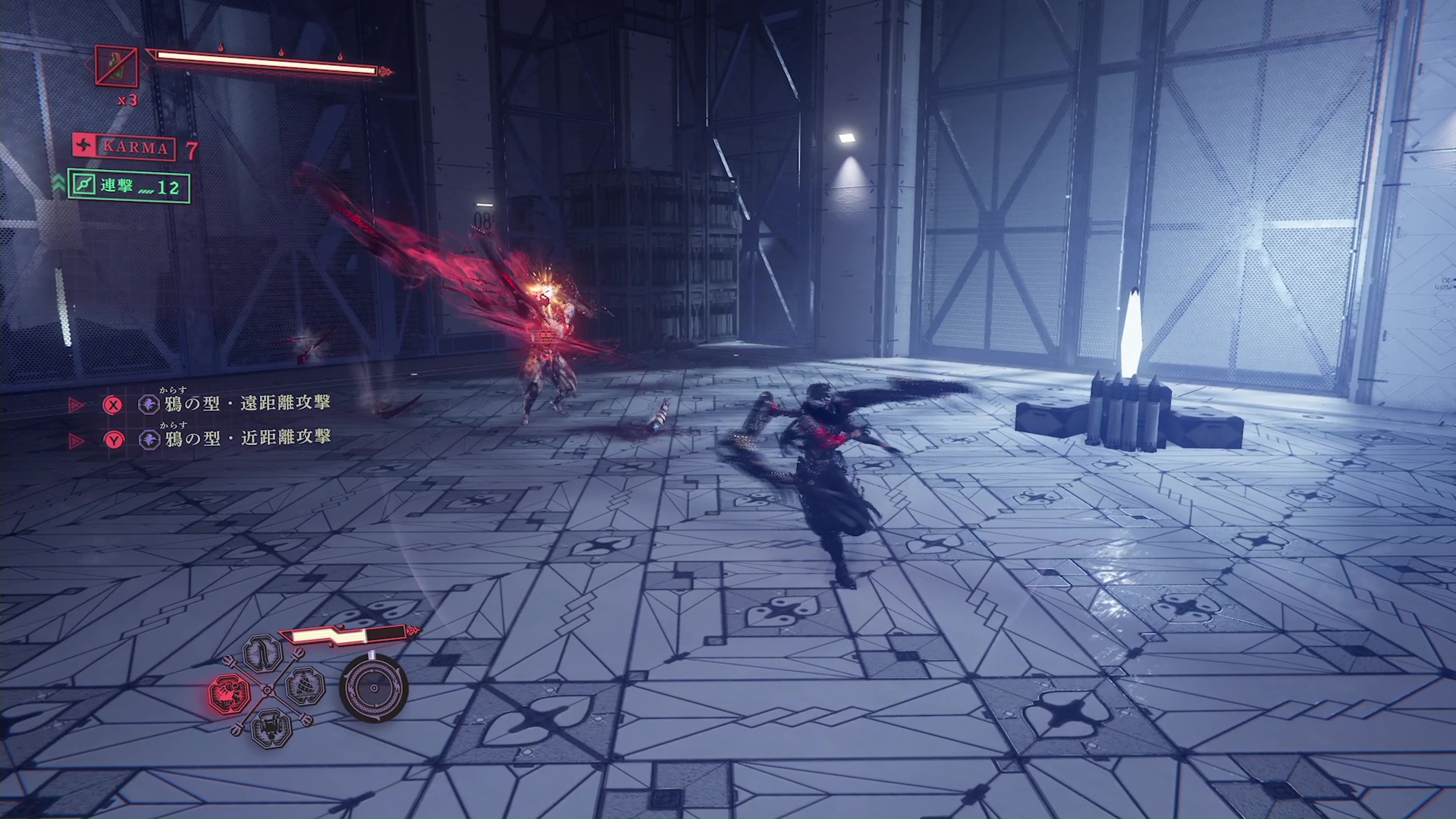This screenshot has height=819, width=1456.
Task: Choose the drill-shaped weapon emblem
Action: point(306,687)
